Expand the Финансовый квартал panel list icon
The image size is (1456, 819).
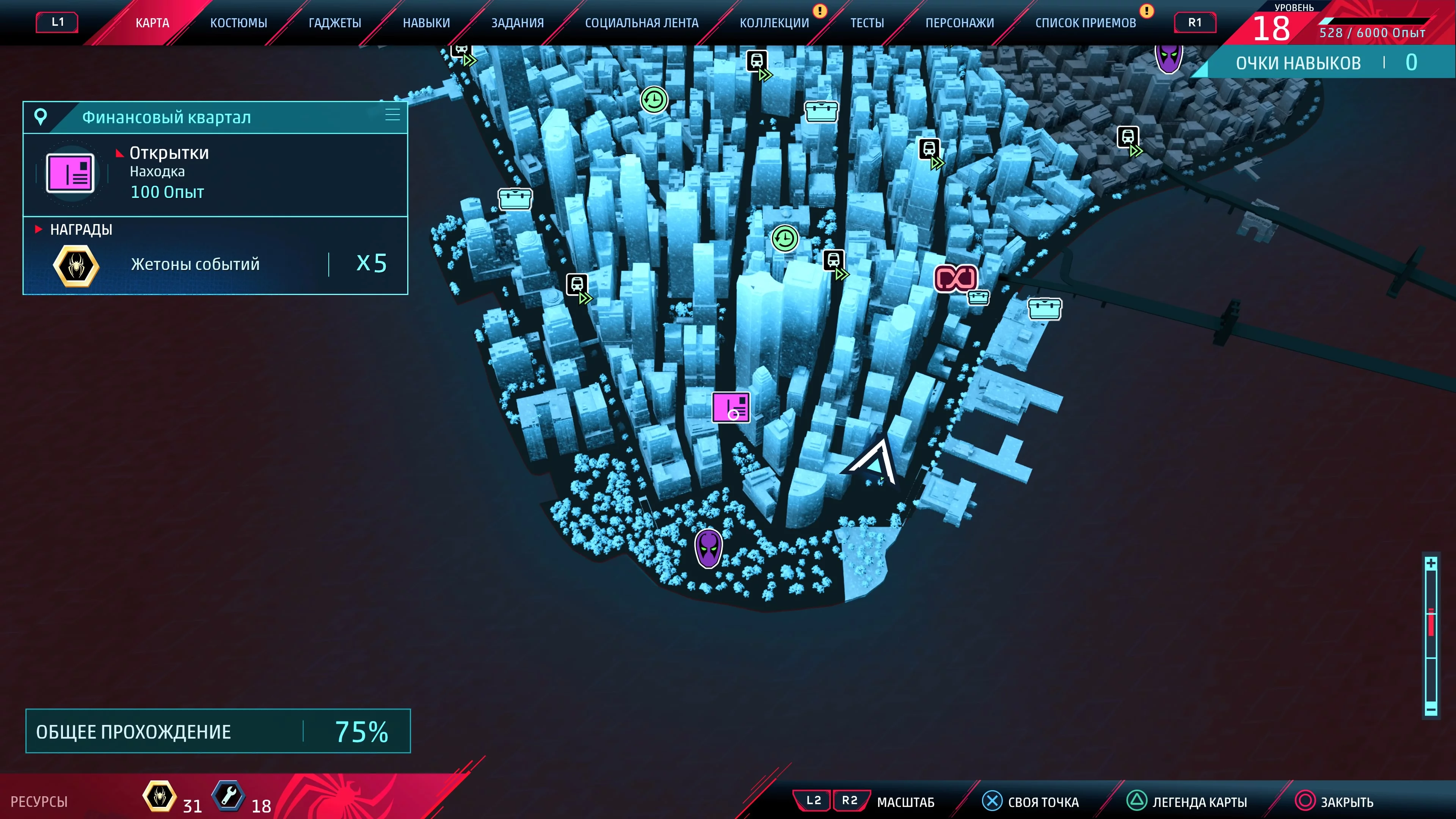(x=392, y=115)
